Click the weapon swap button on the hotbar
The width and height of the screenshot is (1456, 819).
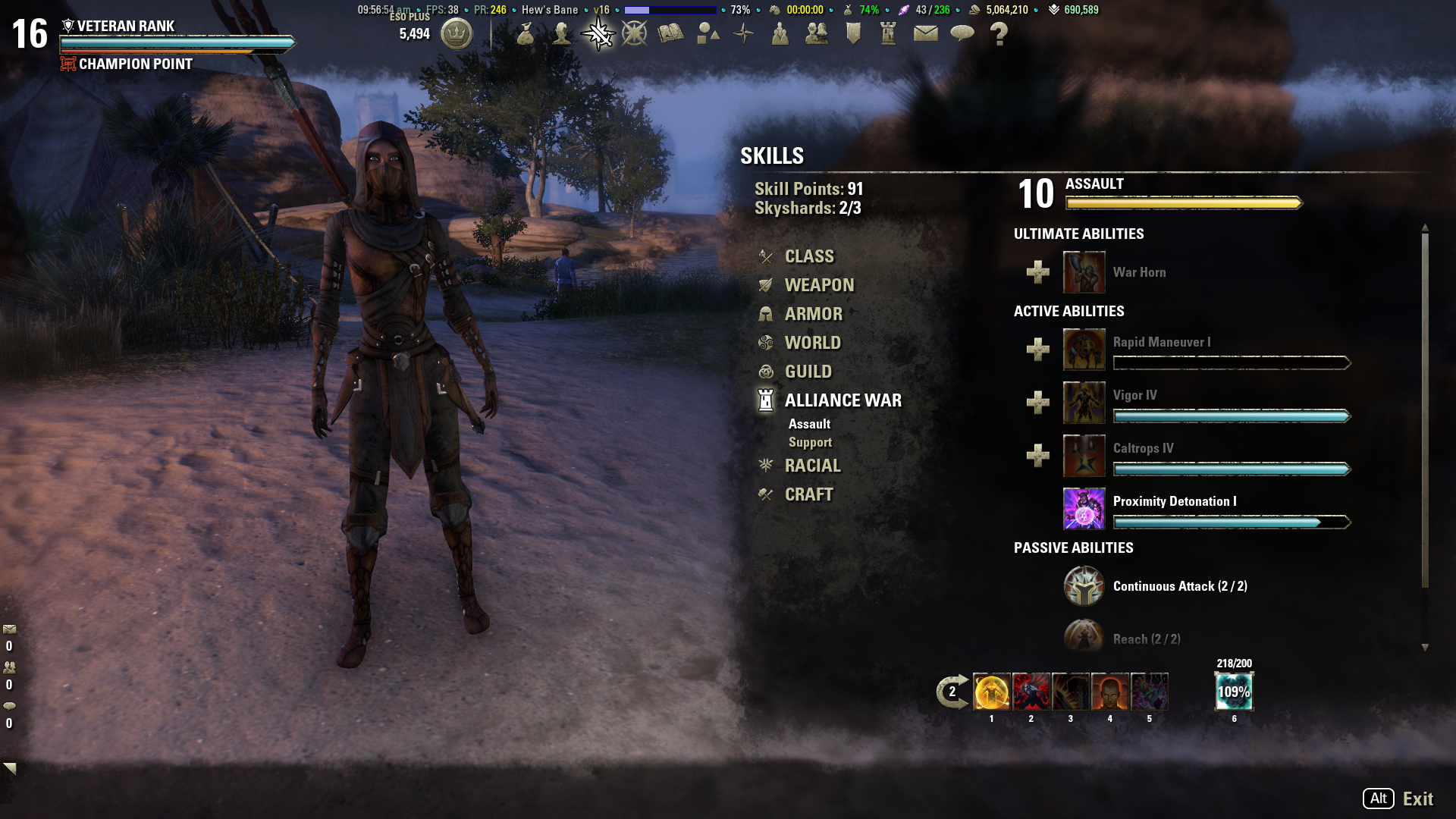click(952, 692)
